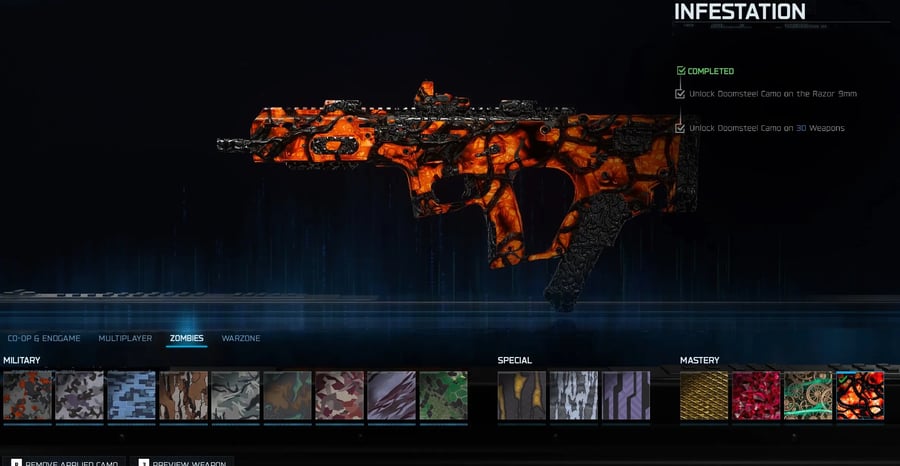Open the Multiplayer camo tab
900x466 pixels.
point(125,339)
